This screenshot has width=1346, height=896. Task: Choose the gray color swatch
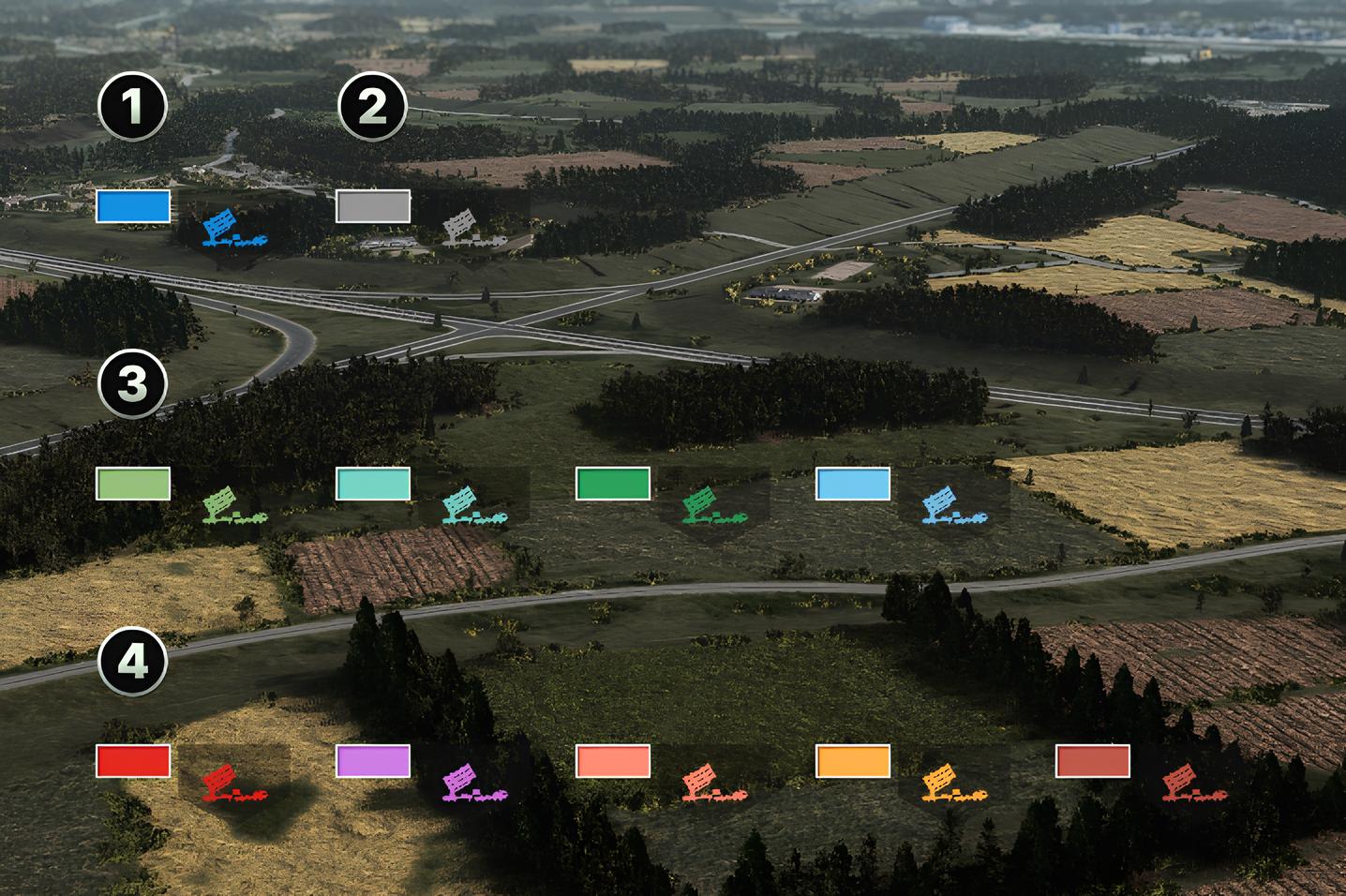[373, 206]
